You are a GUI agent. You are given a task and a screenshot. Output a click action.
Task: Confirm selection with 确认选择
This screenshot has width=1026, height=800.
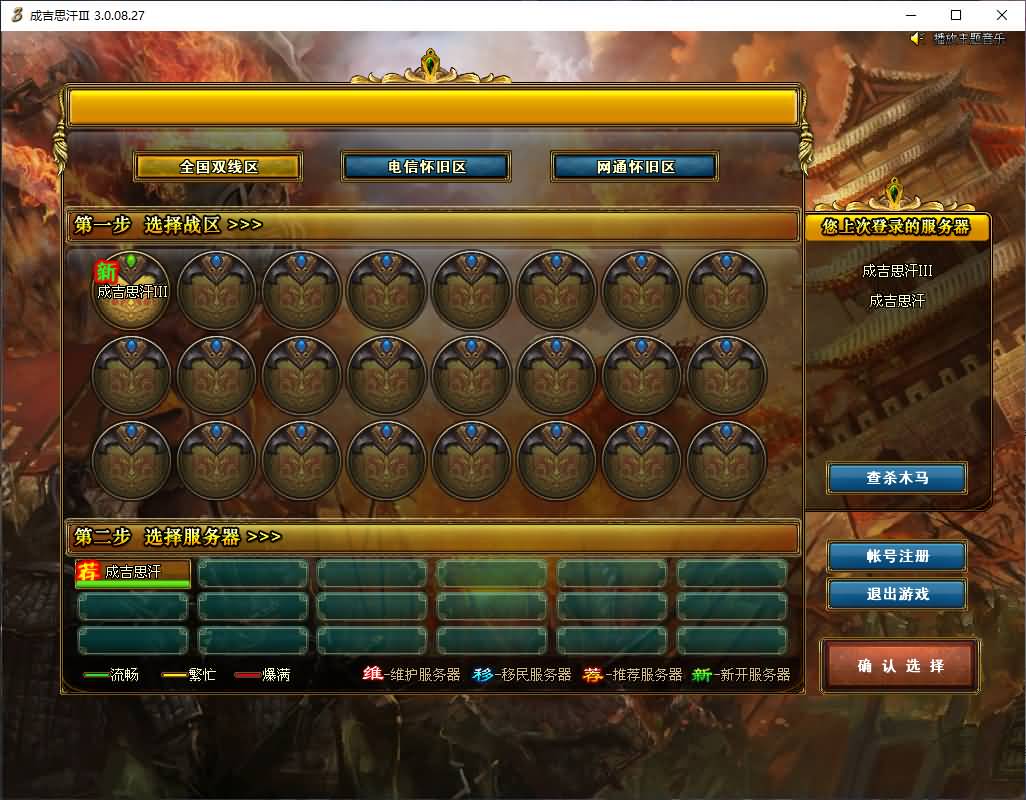point(900,666)
